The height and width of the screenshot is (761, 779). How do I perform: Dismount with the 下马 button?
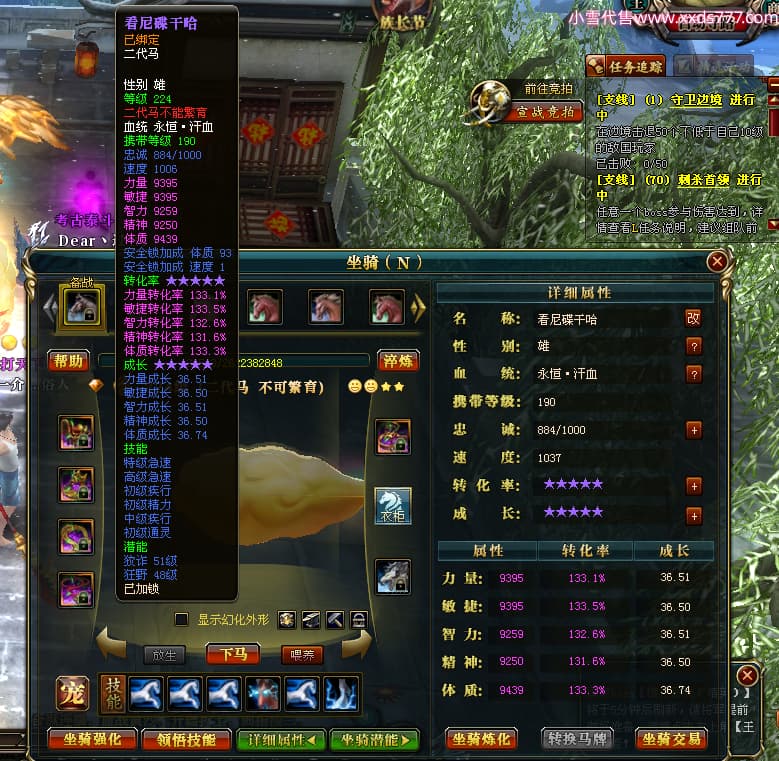pos(232,655)
